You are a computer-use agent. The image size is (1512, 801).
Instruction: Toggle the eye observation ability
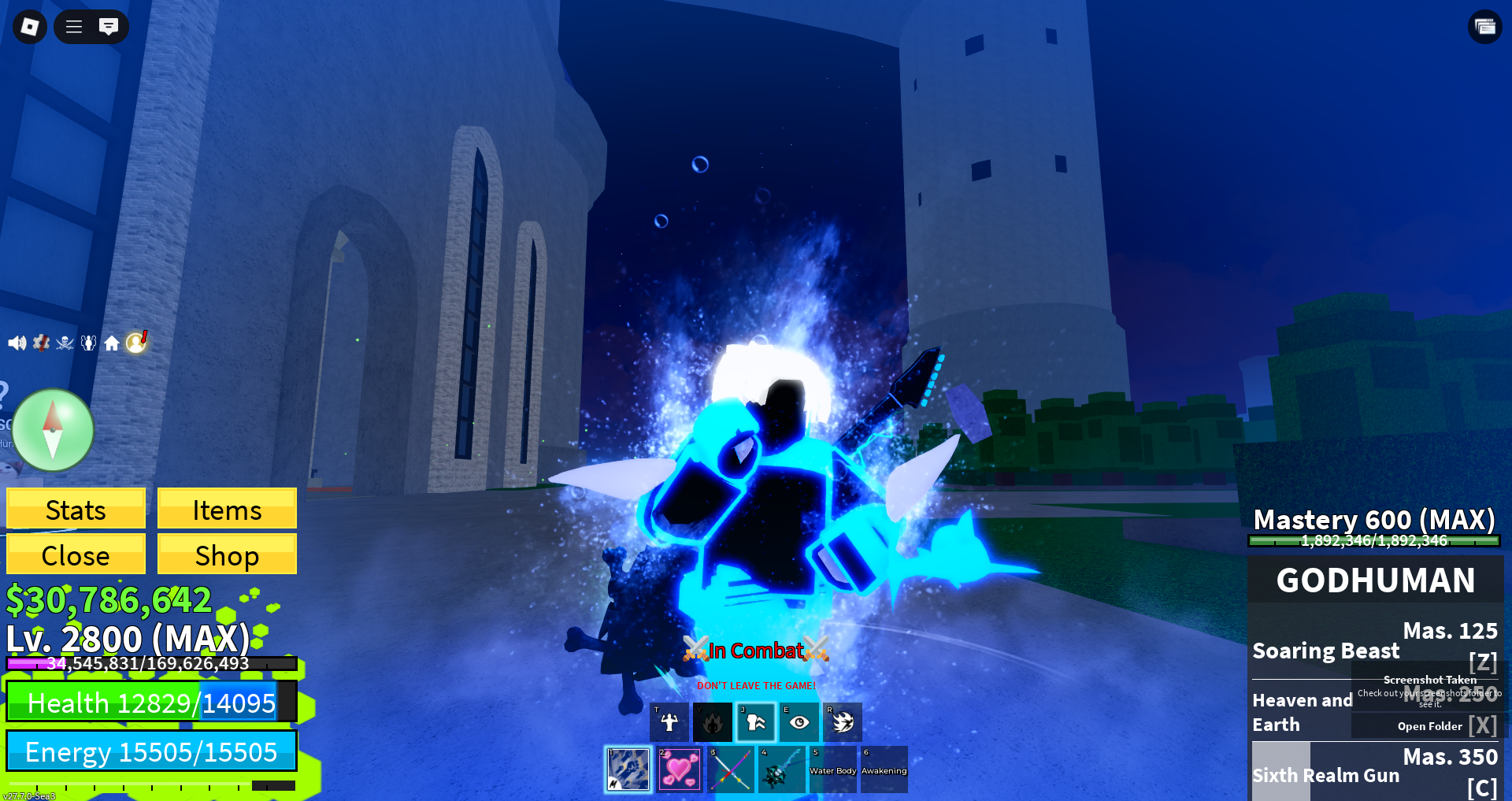point(799,722)
